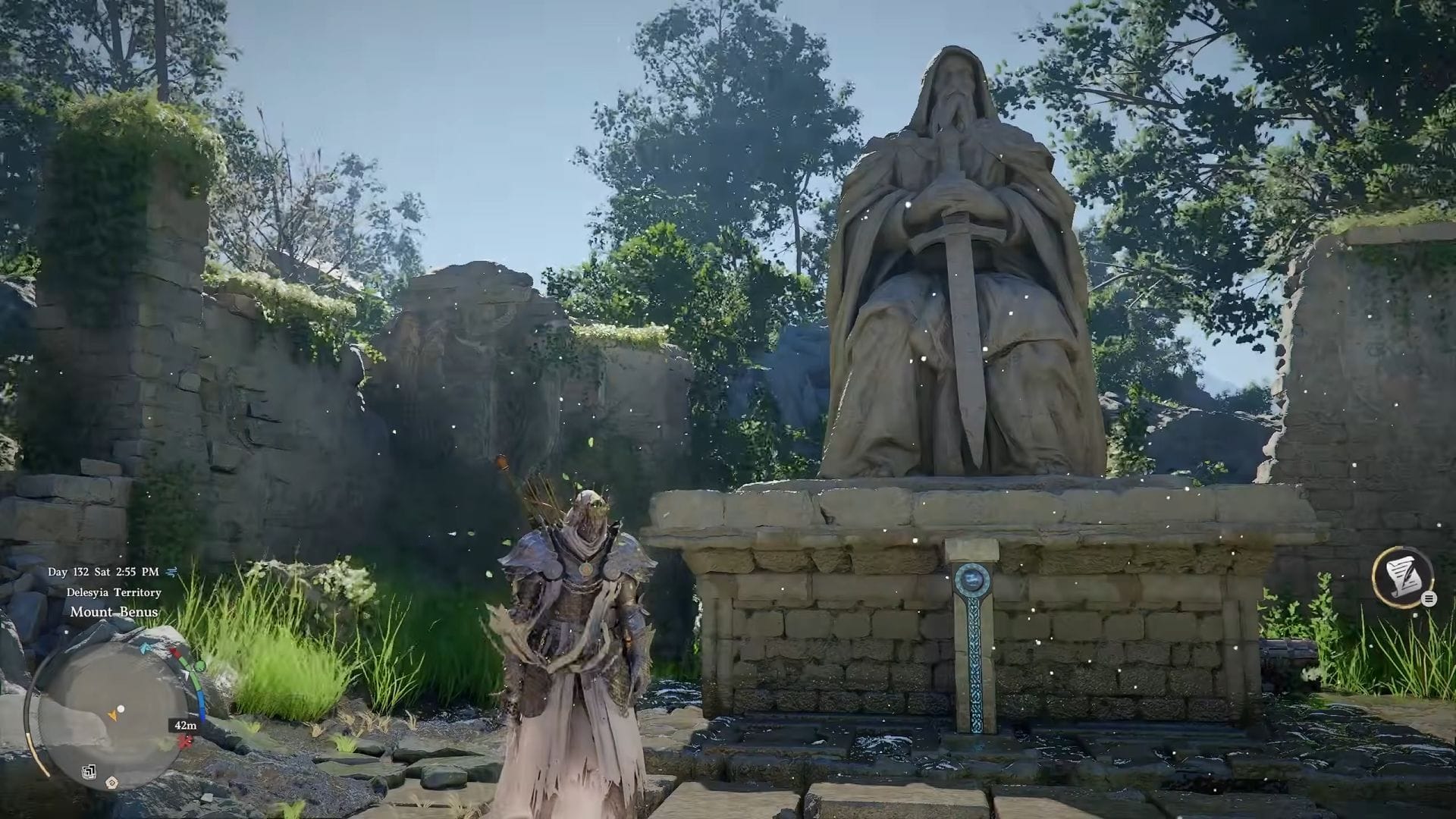Screen dimensions: 1456x819
Task: Select the cyan arrow on the minimap rim
Action: click(x=145, y=648)
